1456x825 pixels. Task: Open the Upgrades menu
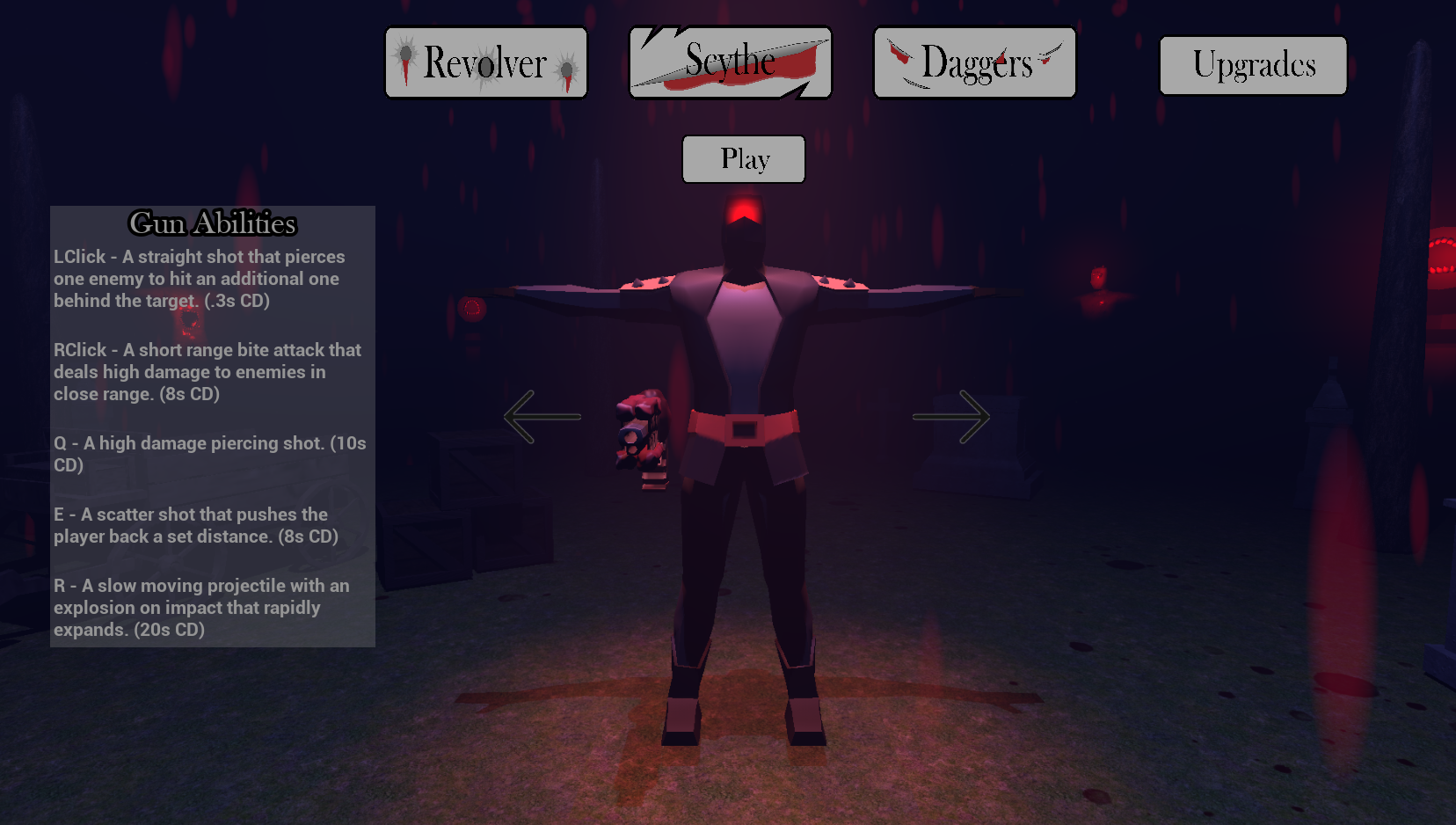pyautogui.click(x=1253, y=65)
